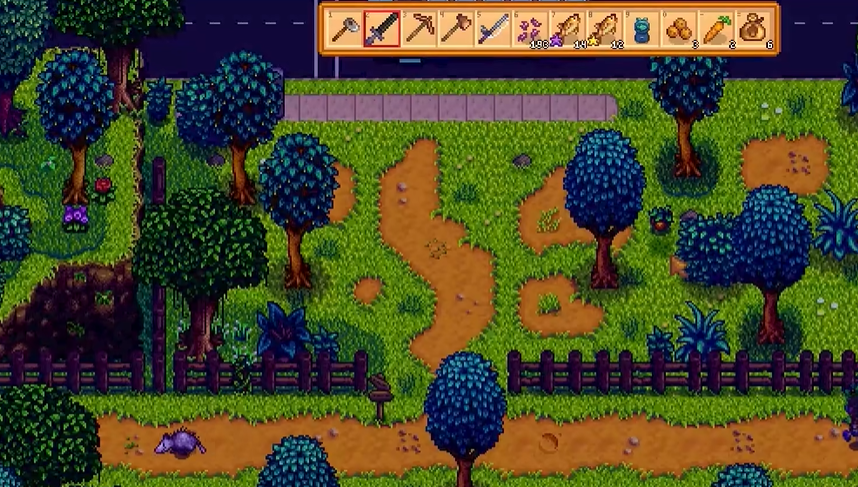Select the hoe in the first hotbar slot

(345, 29)
